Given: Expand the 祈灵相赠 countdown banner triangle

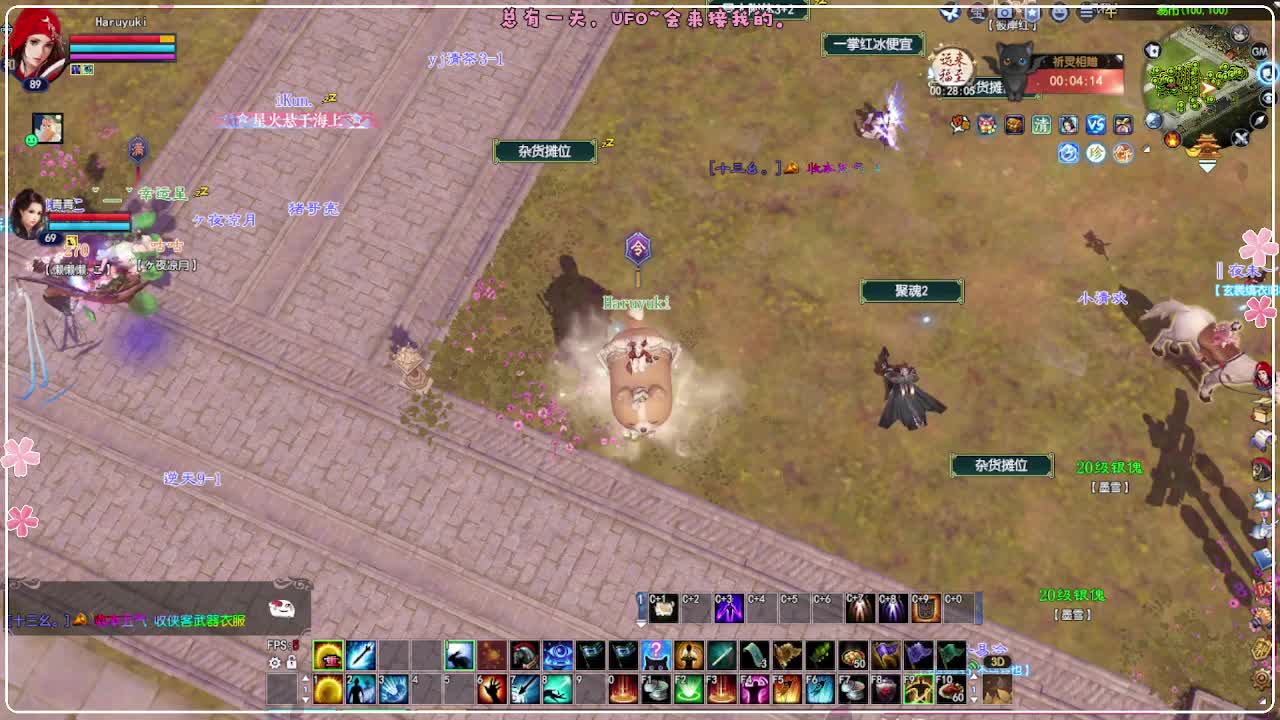Looking at the screenshot, I should point(1118,57).
